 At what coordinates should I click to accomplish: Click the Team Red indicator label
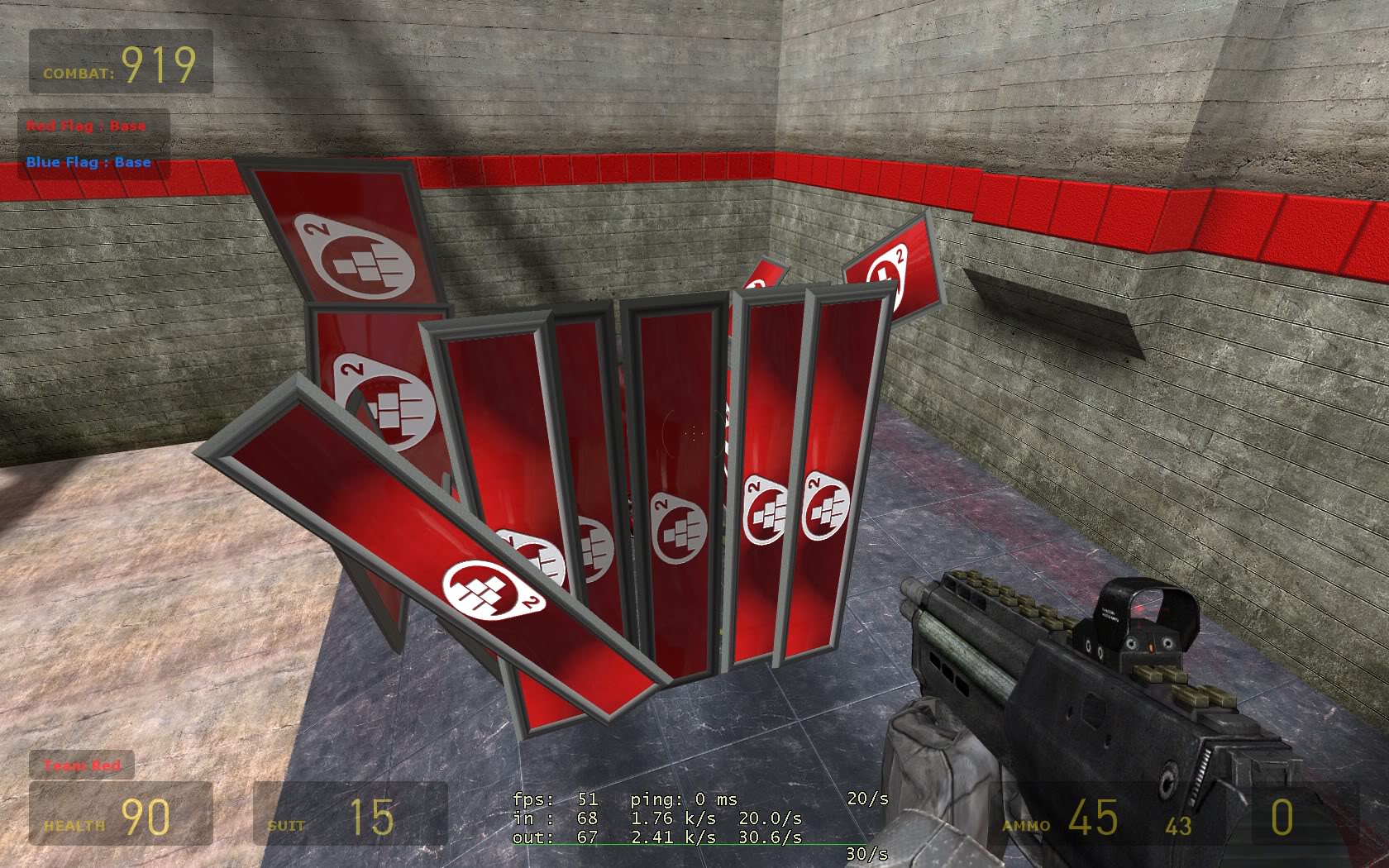(x=82, y=765)
